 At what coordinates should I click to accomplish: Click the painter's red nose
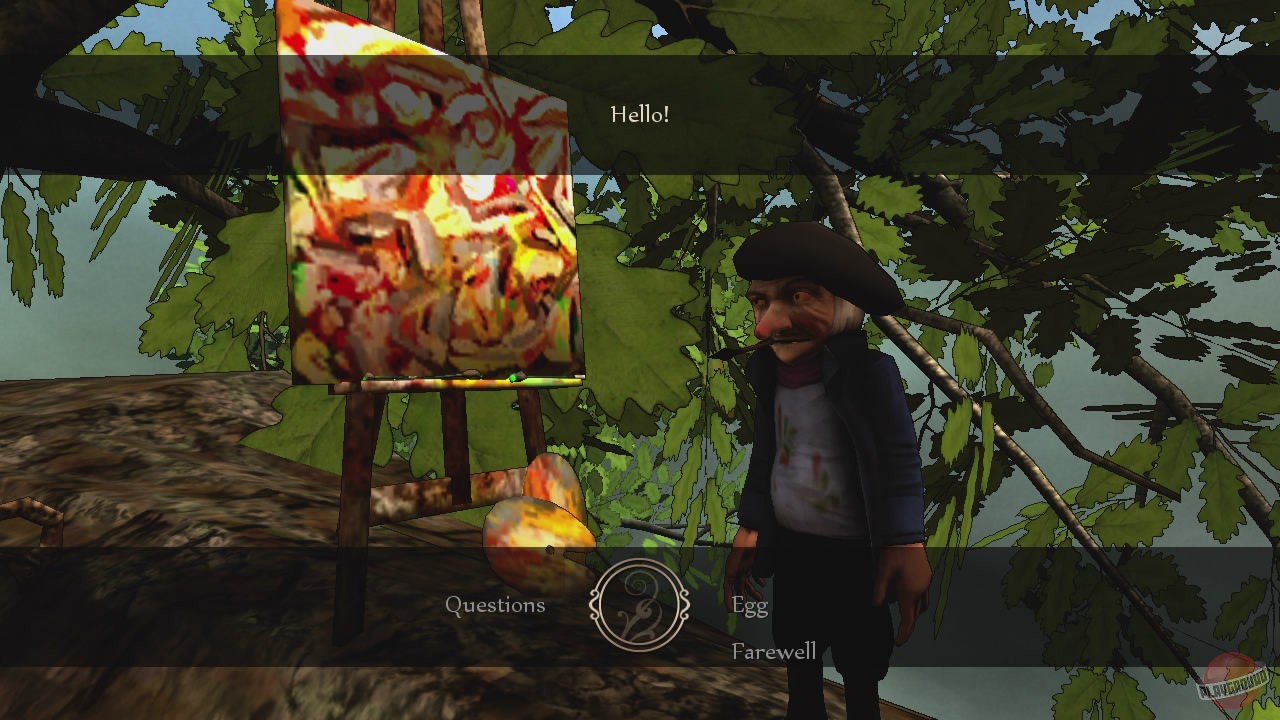click(770, 325)
